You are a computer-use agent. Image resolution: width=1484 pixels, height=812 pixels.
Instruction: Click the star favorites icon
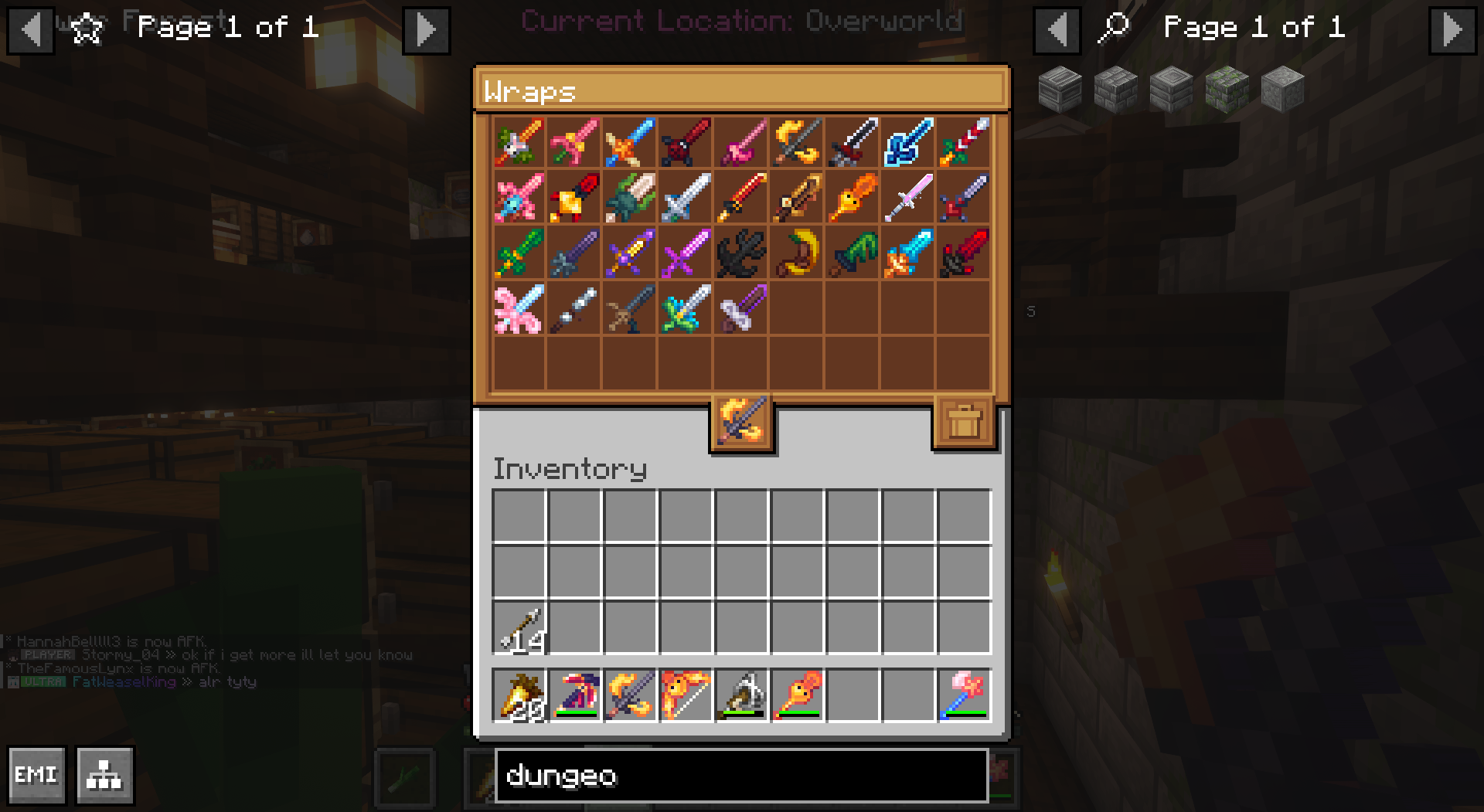tap(87, 29)
